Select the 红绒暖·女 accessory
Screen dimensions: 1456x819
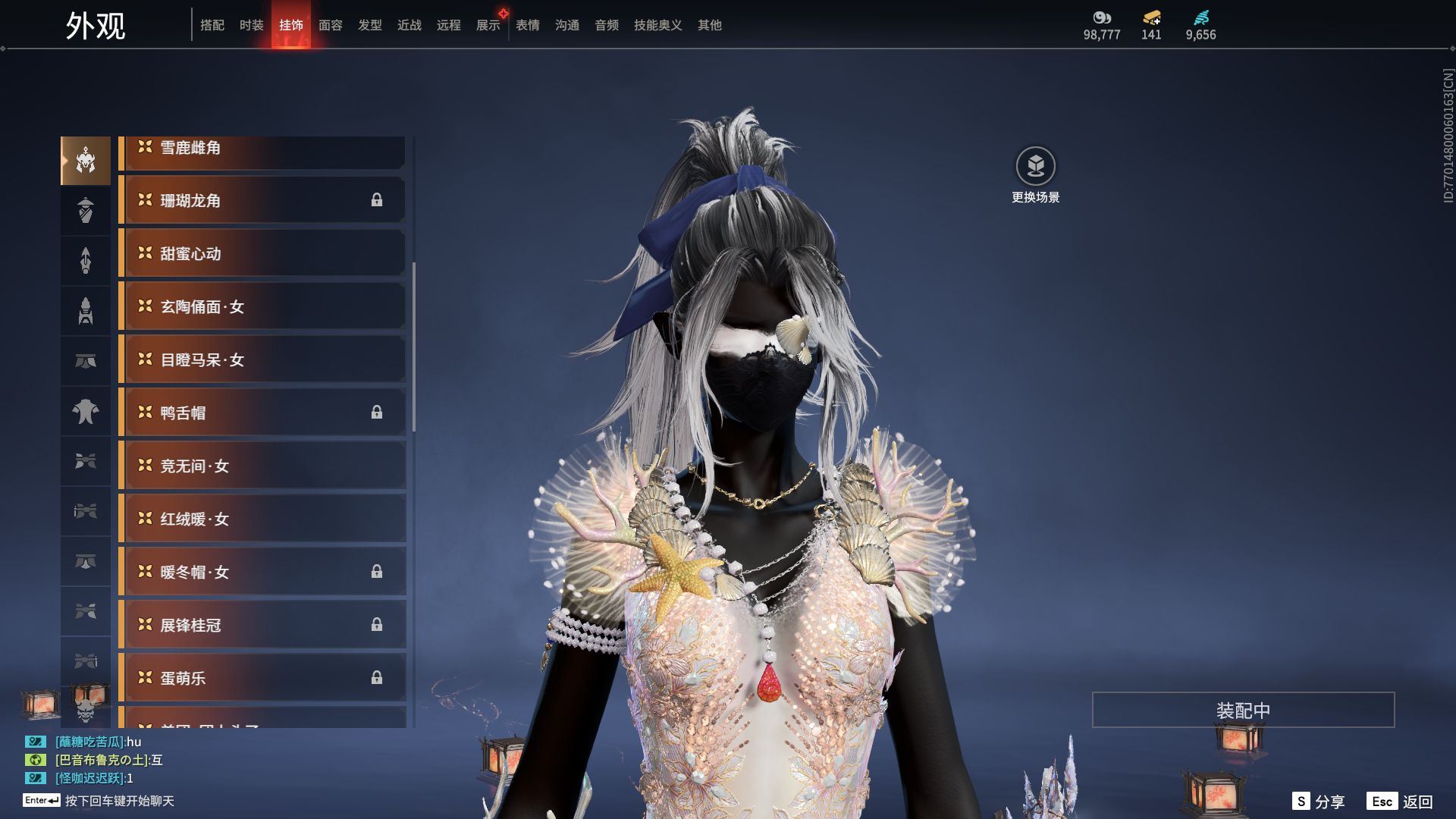[263, 519]
